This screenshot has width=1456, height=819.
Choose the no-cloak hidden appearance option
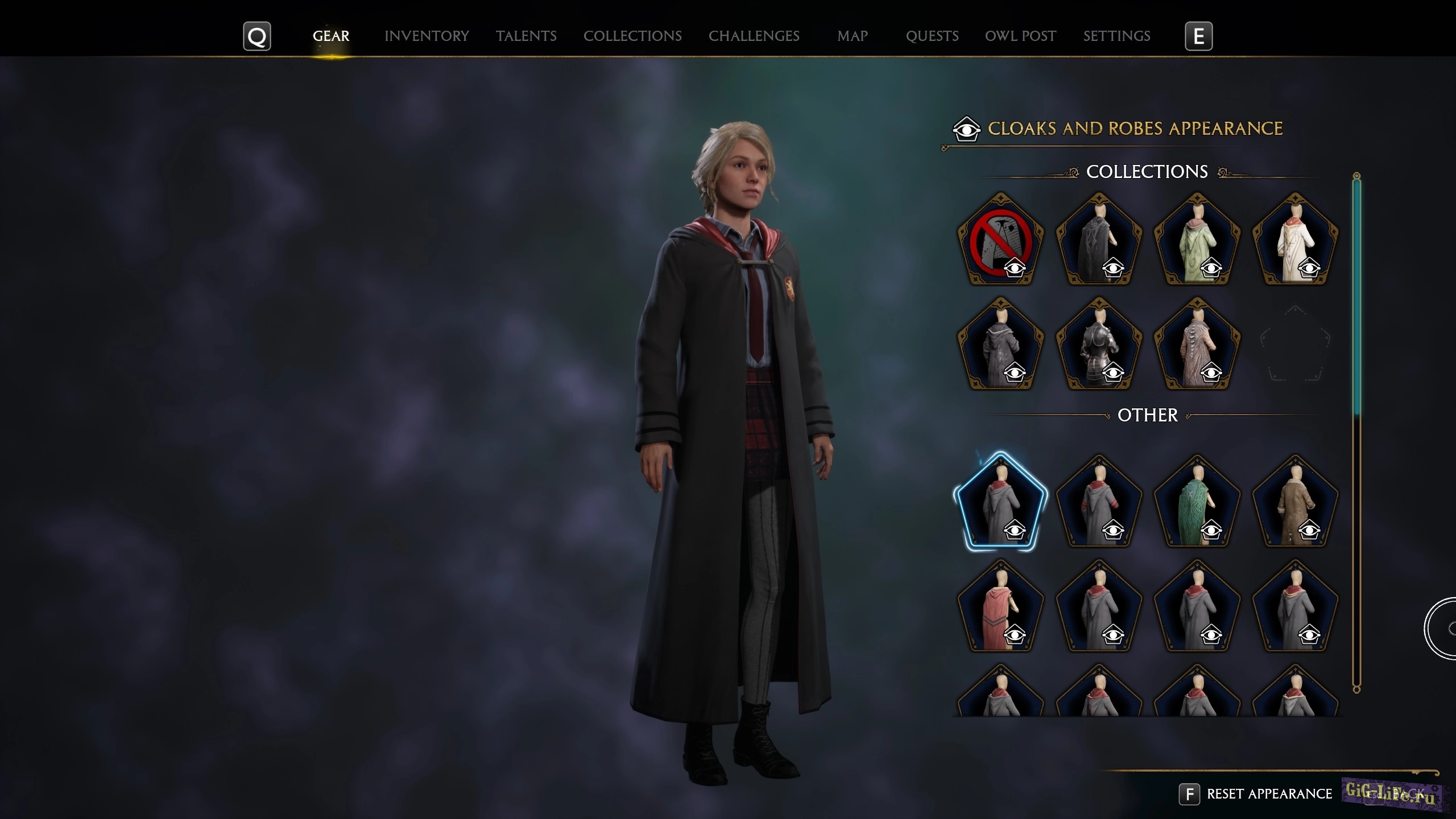[x=1000, y=240]
